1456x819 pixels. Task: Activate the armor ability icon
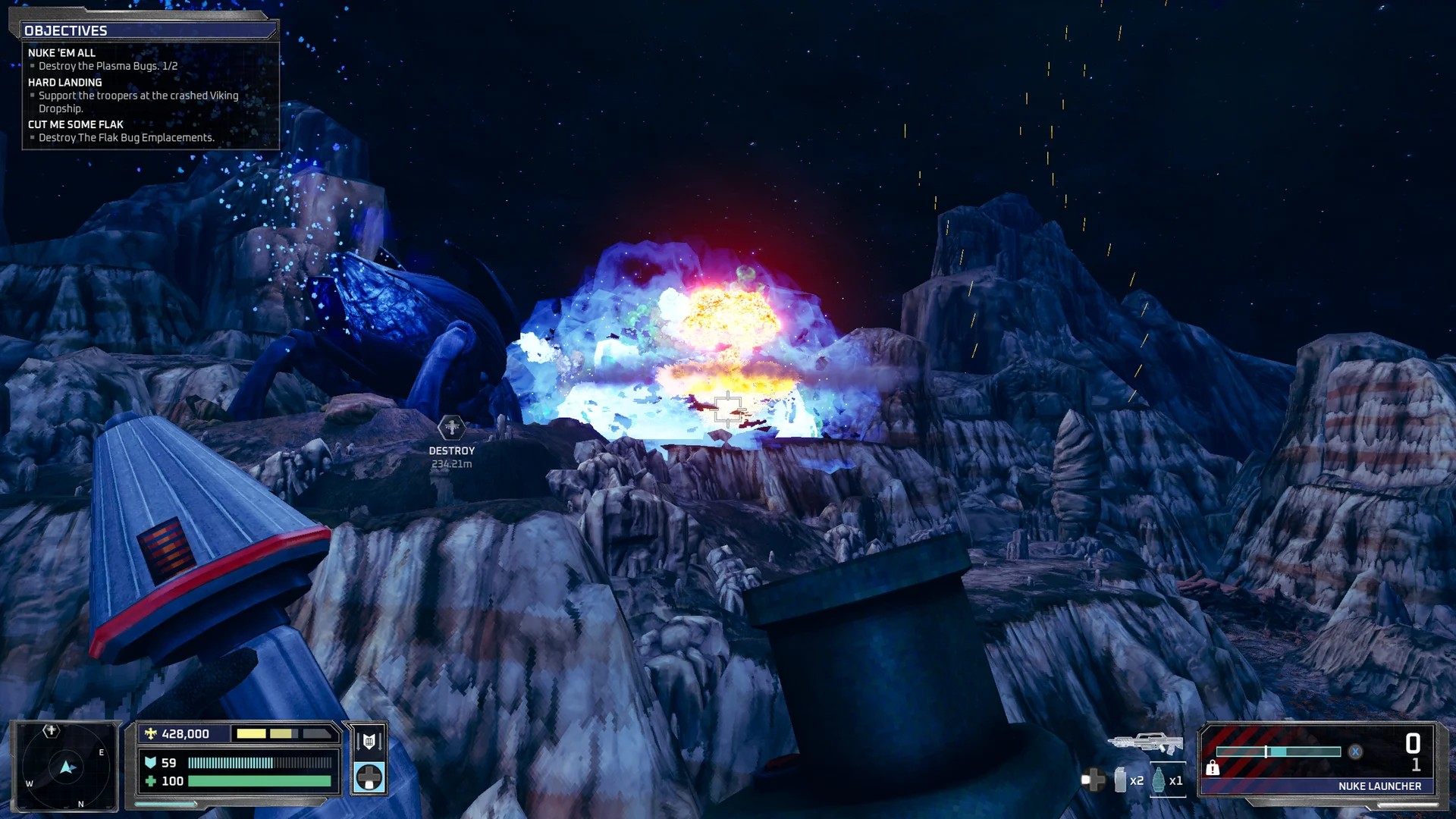pos(369,741)
